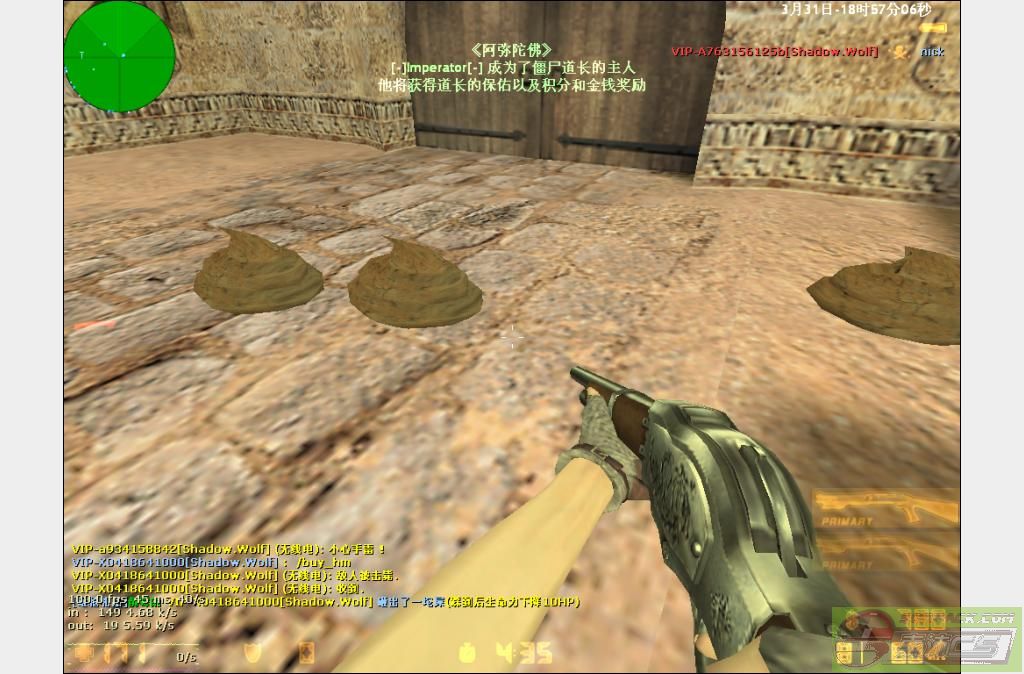Click the kill feed entry naming nick
The height and width of the screenshot is (674, 1024).
808,51
